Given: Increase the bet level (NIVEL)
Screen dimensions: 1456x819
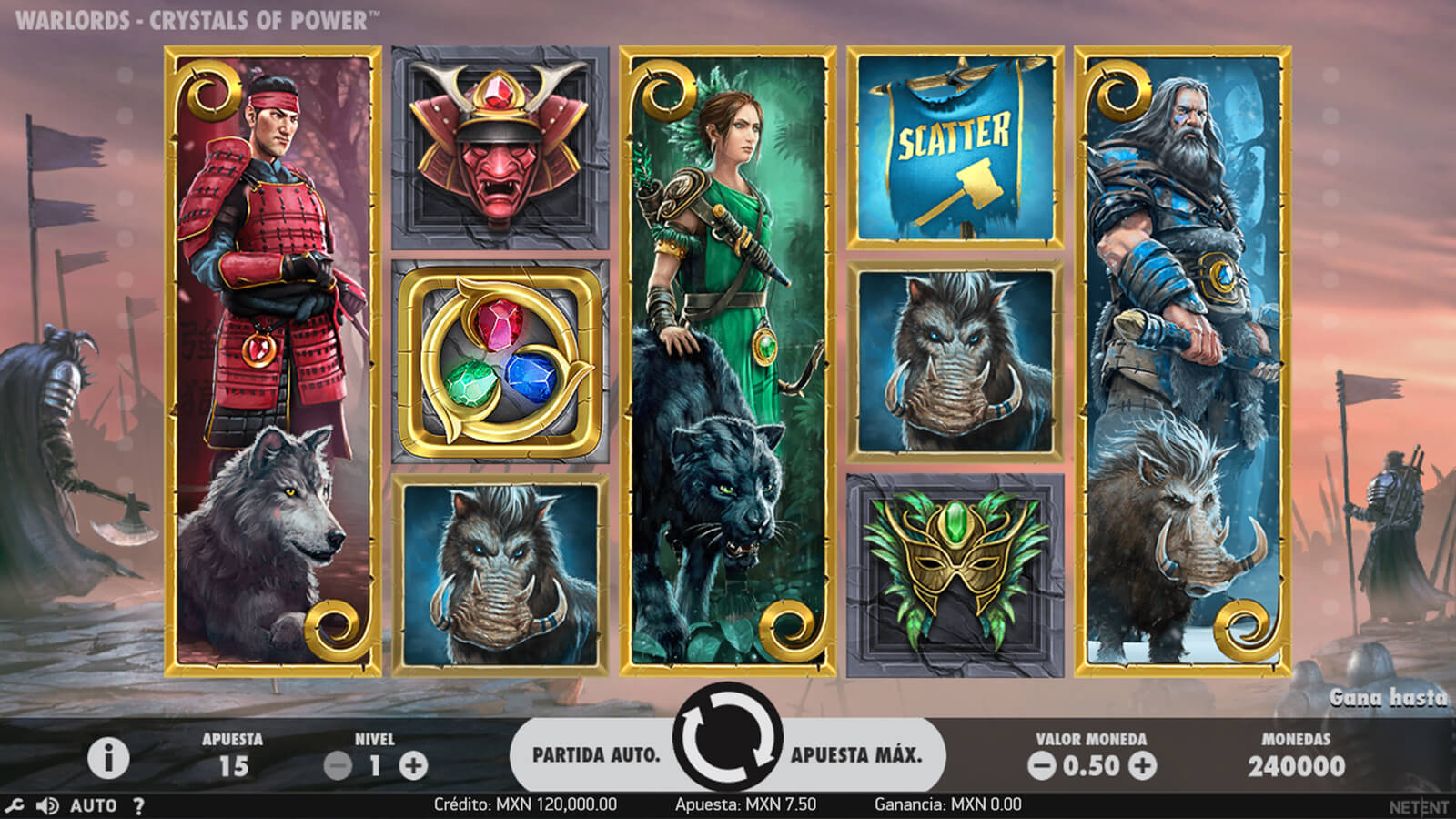Looking at the screenshot, I should [413, 766].
